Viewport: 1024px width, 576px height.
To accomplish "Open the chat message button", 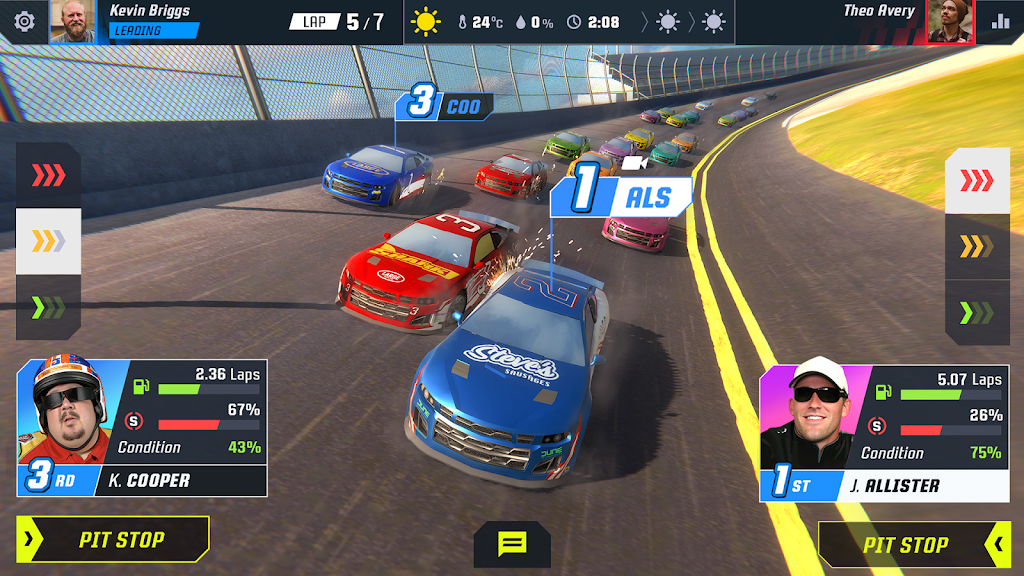I will click(512, 544).
